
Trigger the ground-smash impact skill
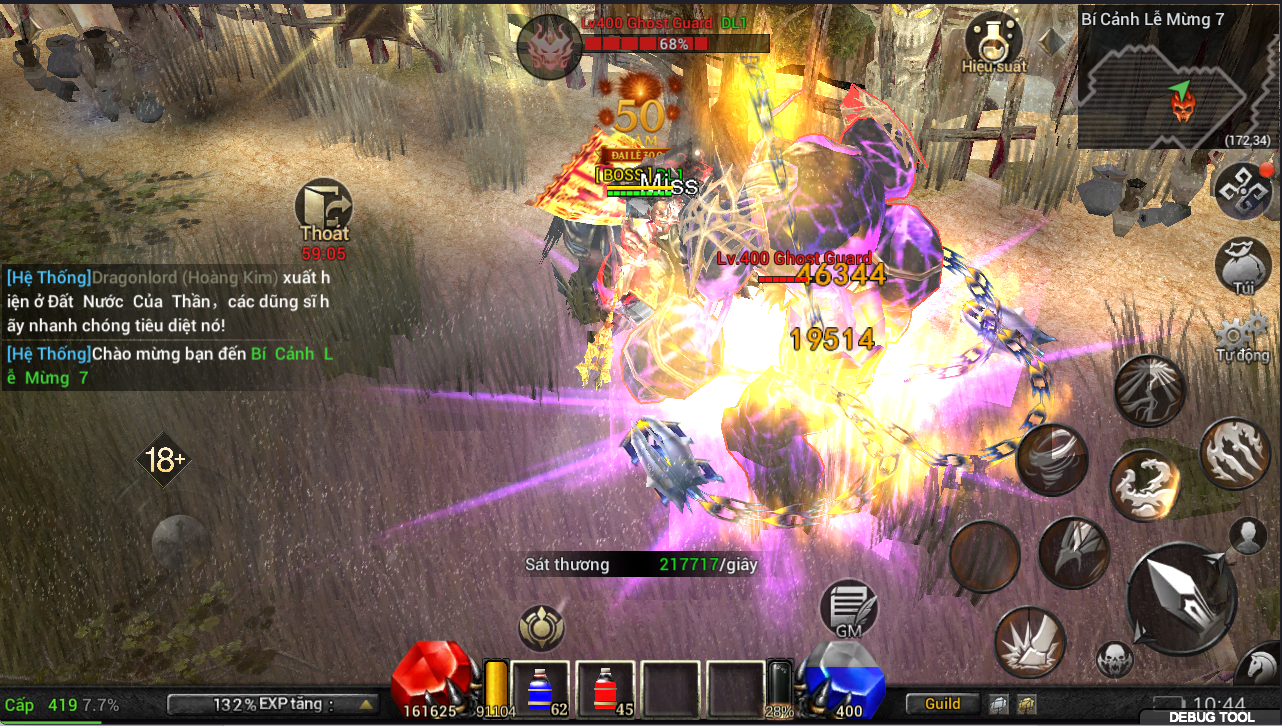(1029, 642)
